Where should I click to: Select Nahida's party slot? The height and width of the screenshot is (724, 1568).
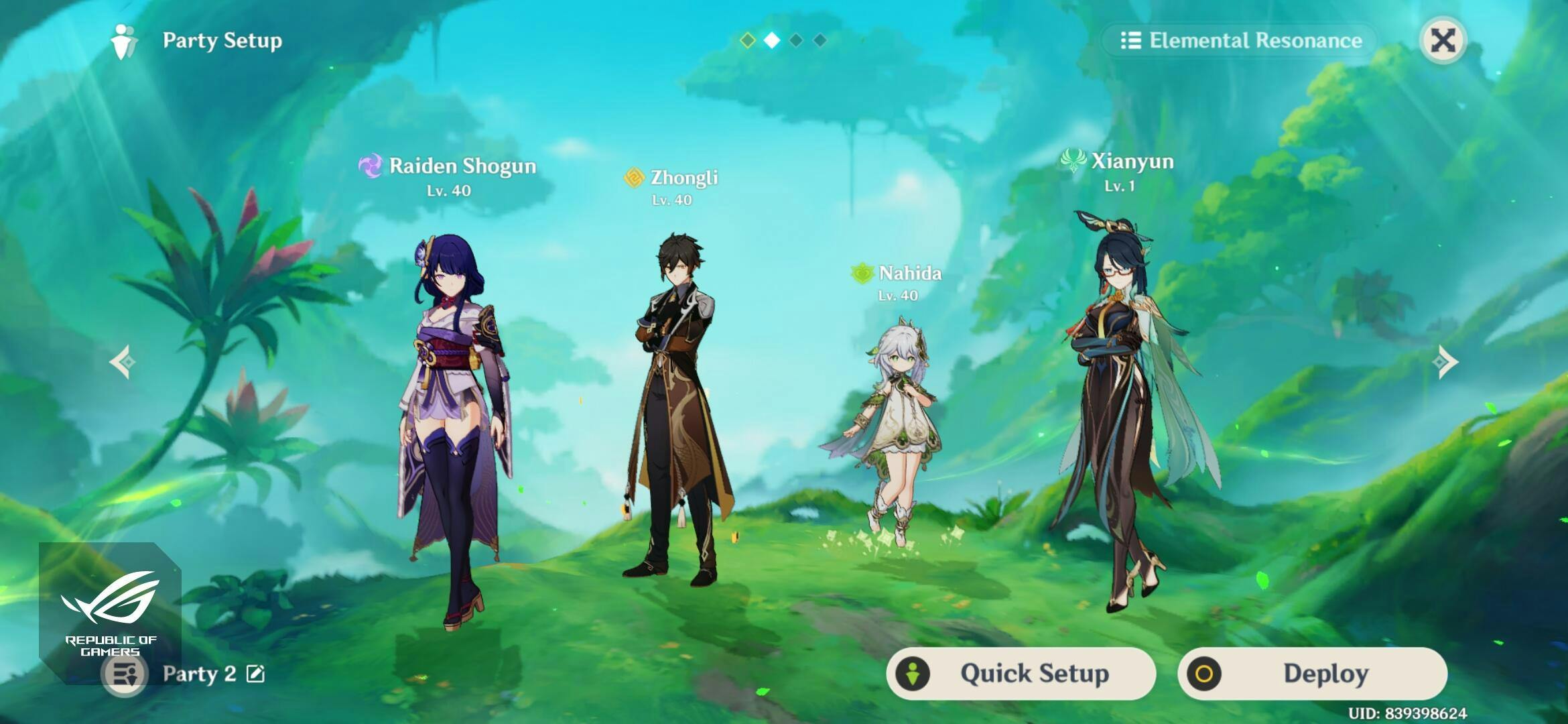pos(895,429)
